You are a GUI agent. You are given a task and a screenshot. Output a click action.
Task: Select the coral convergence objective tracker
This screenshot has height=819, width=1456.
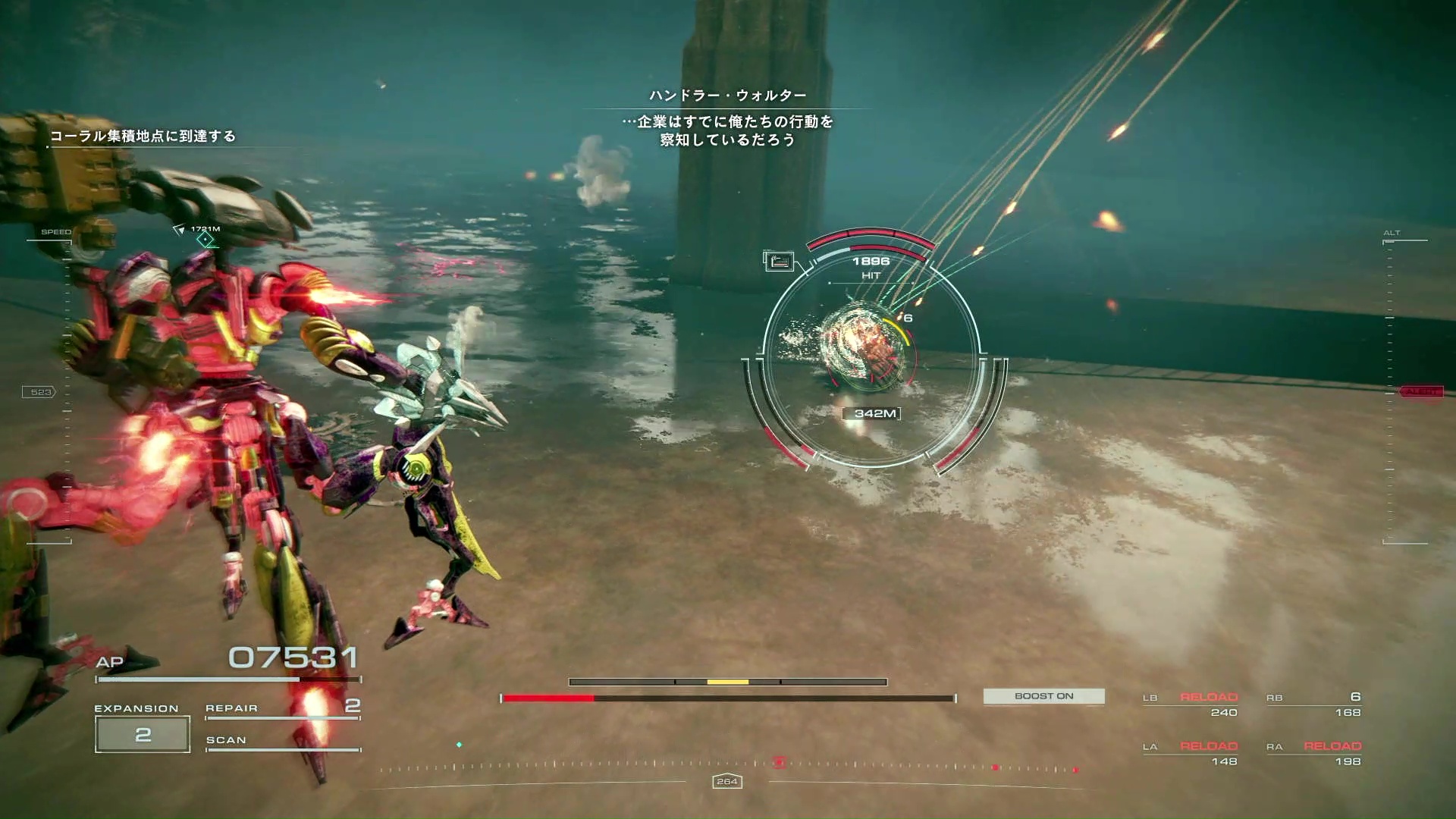tap(143, 136)
